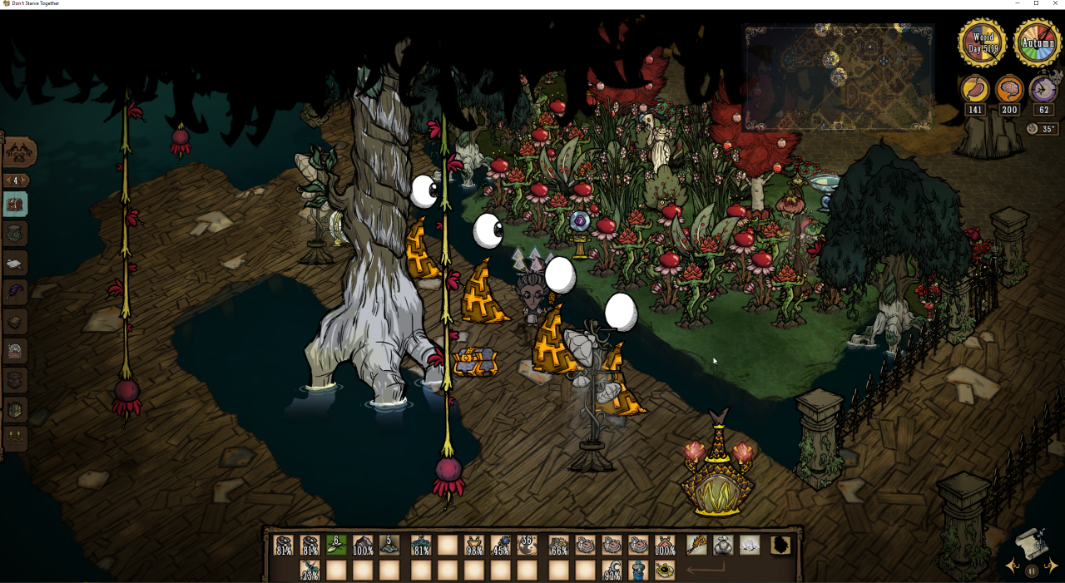Select the backpack item showing 23%

[x=310, y=571]
